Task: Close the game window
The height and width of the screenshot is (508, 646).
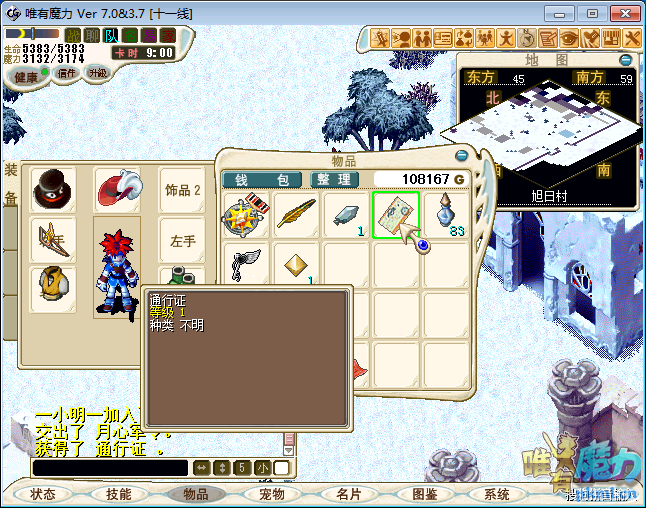Action: pos(621,13)
